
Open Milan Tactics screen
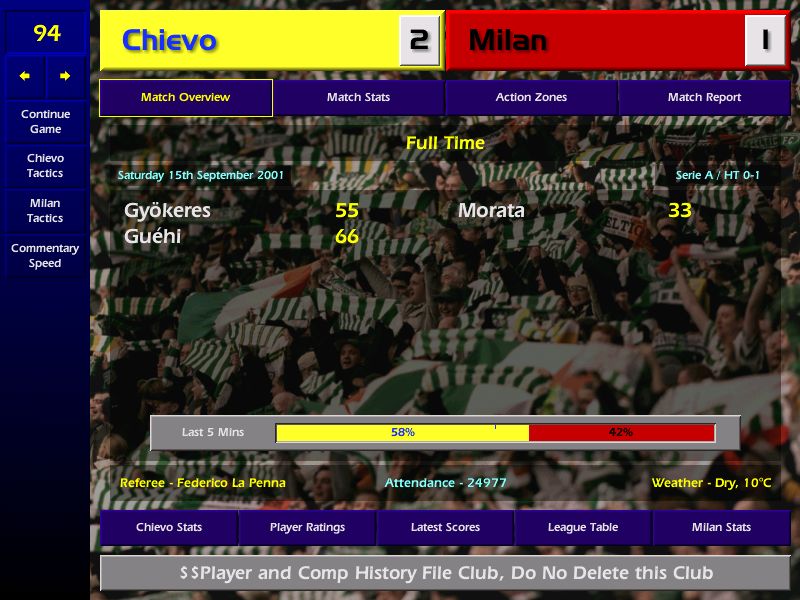coord(45,211)
